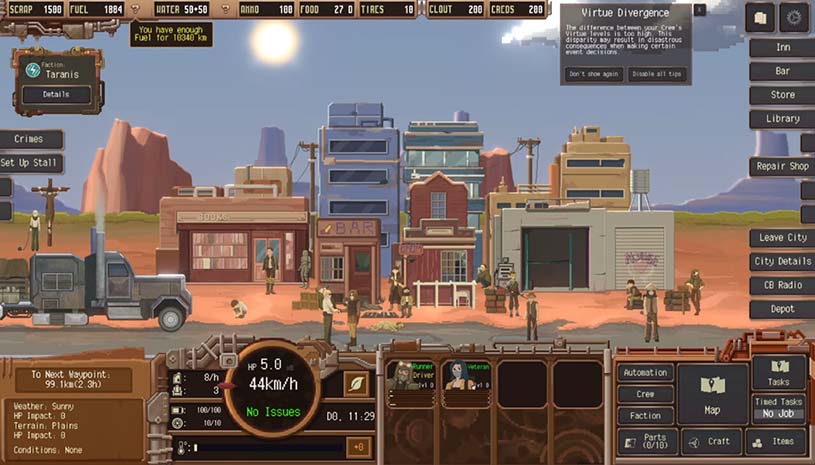The height and width of the screenshot is (465, 815).
Task: Open the settings gear menu
Action: (794, 17)
